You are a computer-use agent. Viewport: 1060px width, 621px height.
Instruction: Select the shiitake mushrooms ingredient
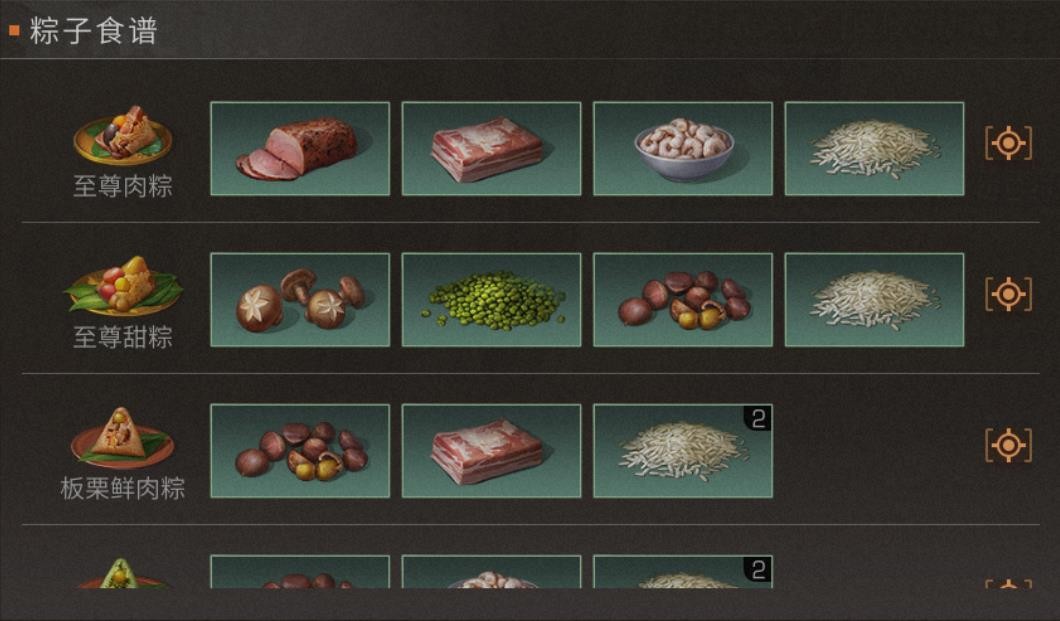tap(300, 300)
